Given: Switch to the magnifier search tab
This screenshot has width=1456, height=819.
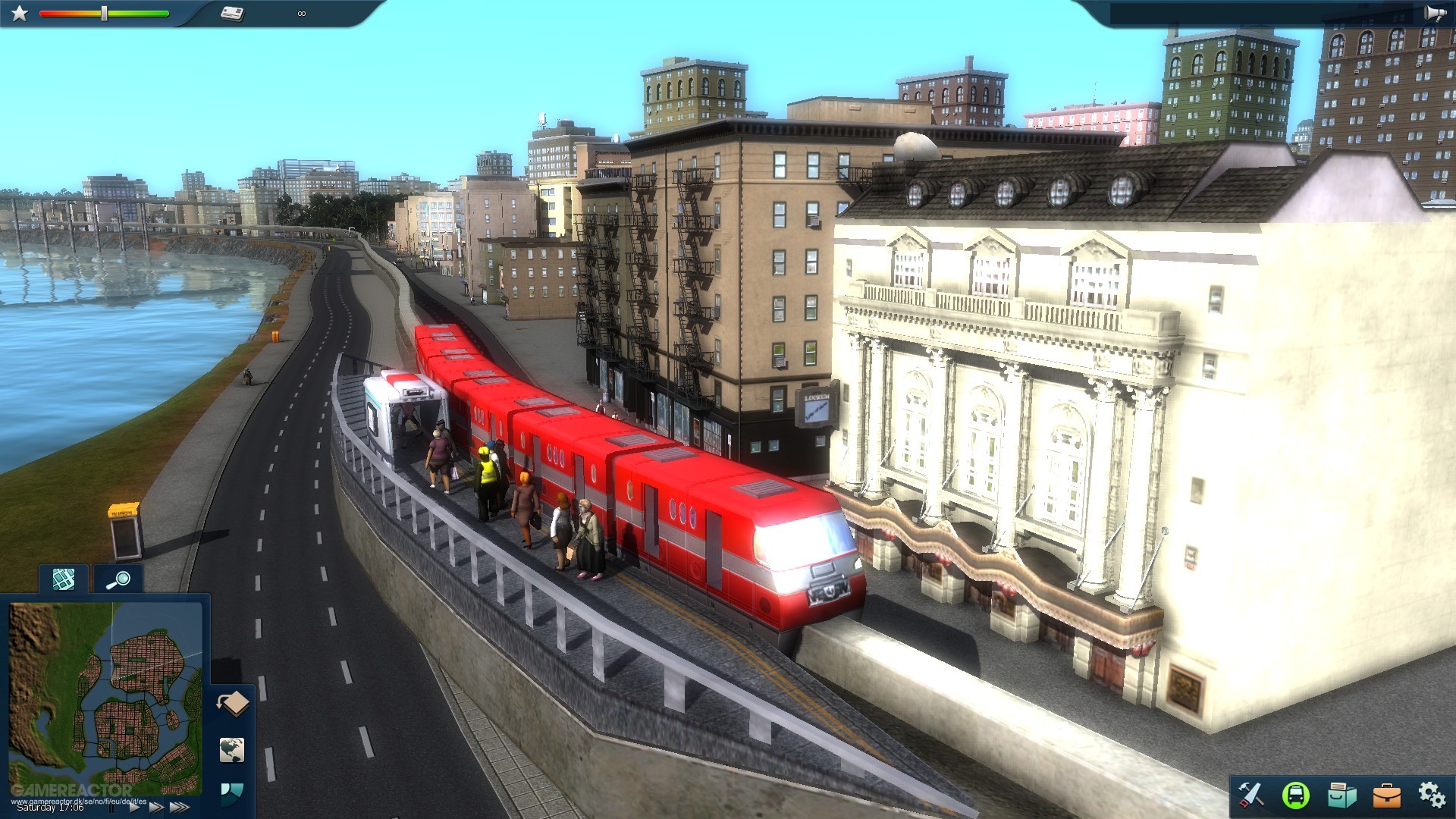Looking at the screenshot, I should pyautogui.click(x=118, y=580).
